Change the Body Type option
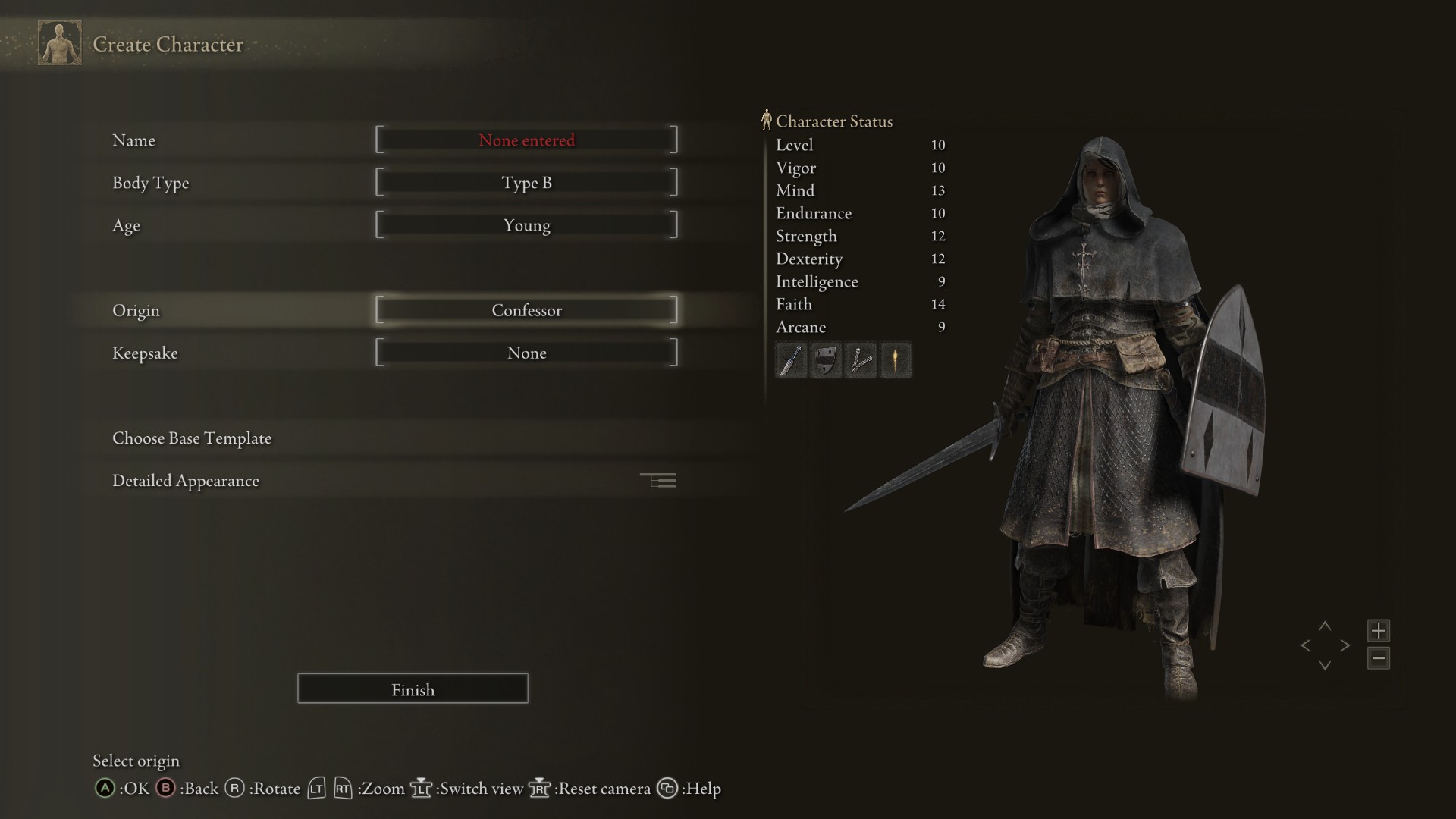The height and width of the screenshot is (819, 1456). [526, 183]
